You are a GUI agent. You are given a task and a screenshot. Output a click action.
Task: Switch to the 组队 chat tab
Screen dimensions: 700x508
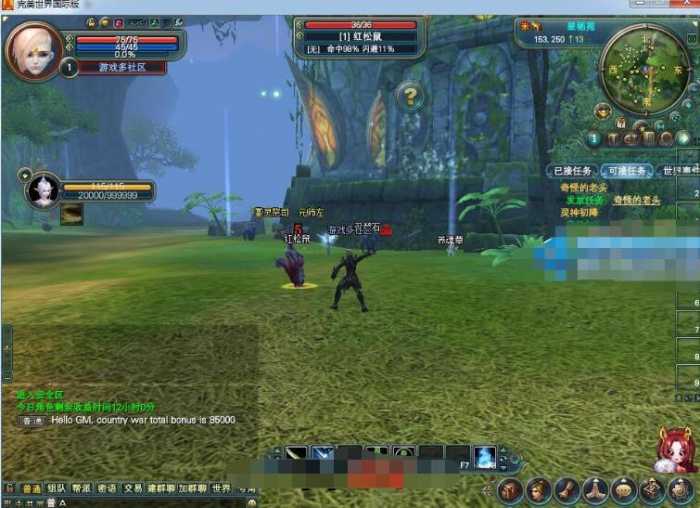pos(57,489)
